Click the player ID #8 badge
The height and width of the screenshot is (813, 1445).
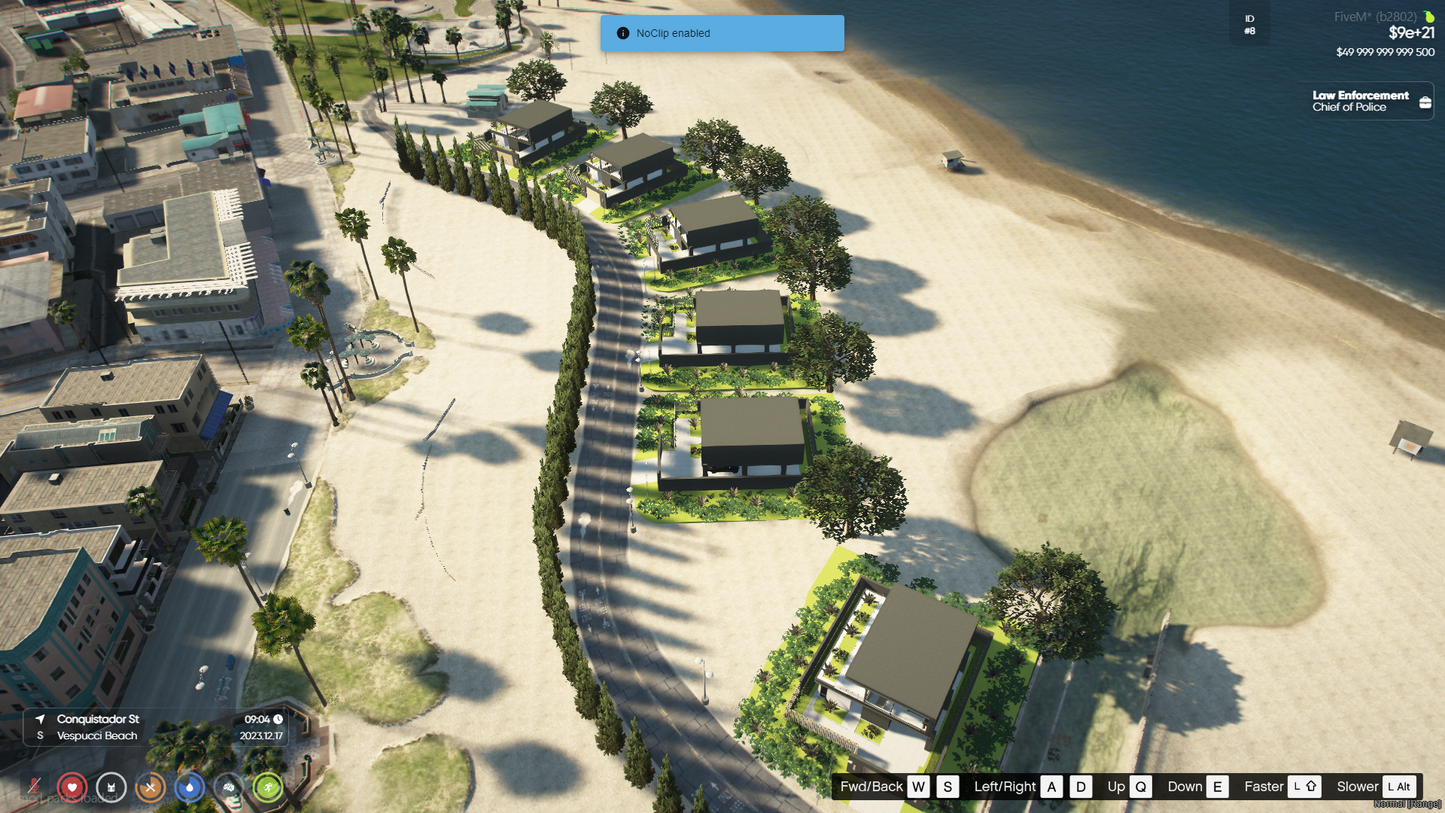point(1249,25)
